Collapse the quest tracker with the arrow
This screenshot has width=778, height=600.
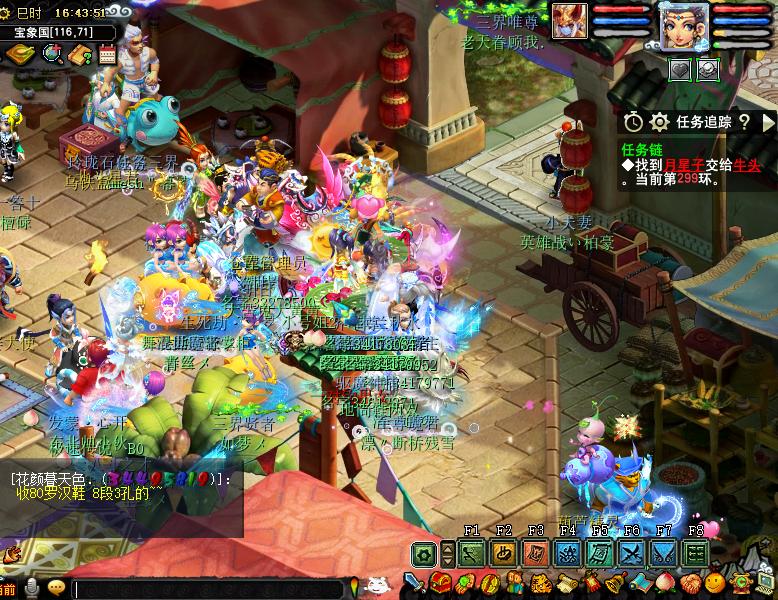pos(768,122)
